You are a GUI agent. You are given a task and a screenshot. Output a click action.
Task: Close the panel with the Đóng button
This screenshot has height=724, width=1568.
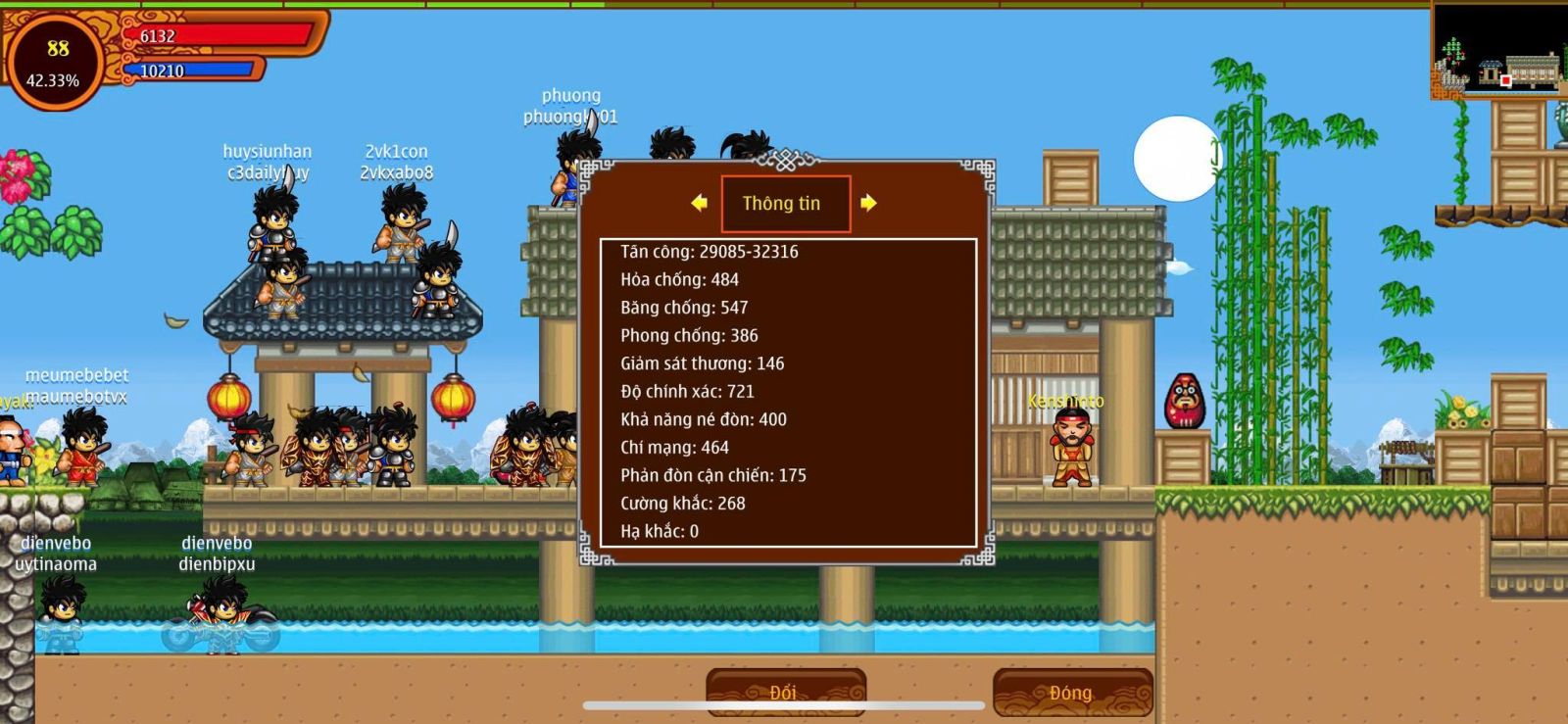click(x=1072, y=692)
